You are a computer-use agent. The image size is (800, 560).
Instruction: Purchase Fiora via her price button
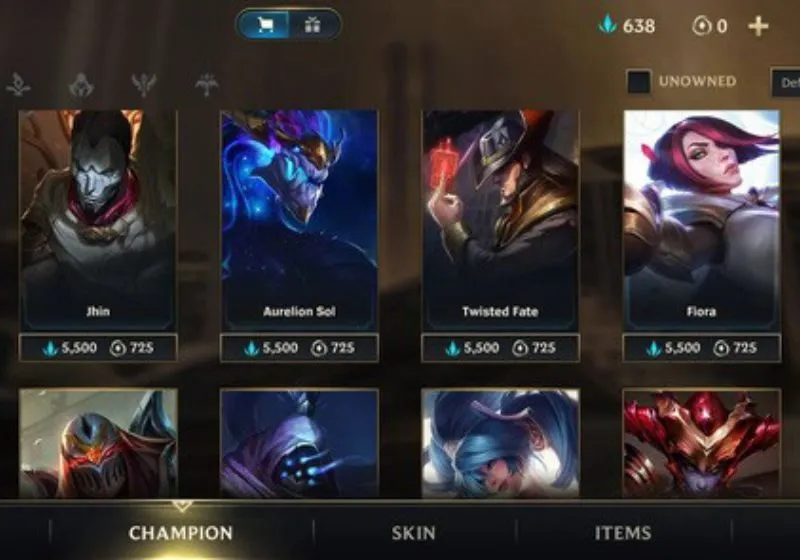pos(702,348)
